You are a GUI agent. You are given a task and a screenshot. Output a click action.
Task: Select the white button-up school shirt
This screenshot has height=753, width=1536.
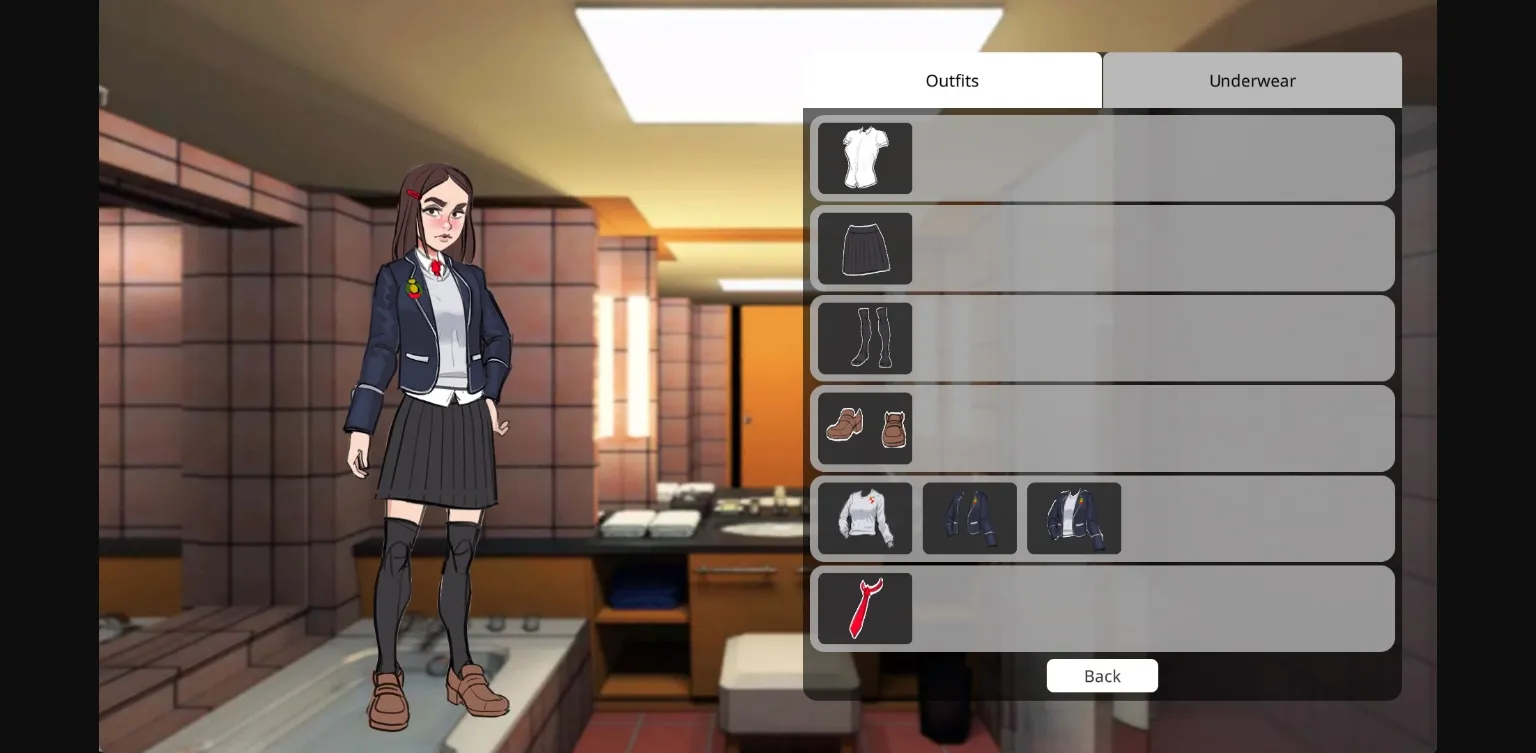click(x=864, y=158)
